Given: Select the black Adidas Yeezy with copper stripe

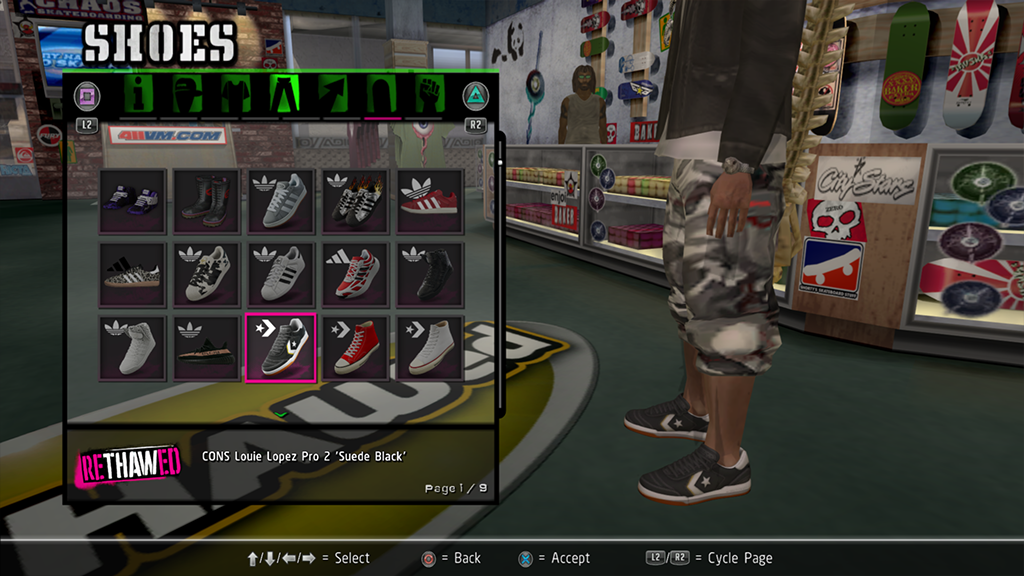Looking at the screenshot, I should point(206,347).
